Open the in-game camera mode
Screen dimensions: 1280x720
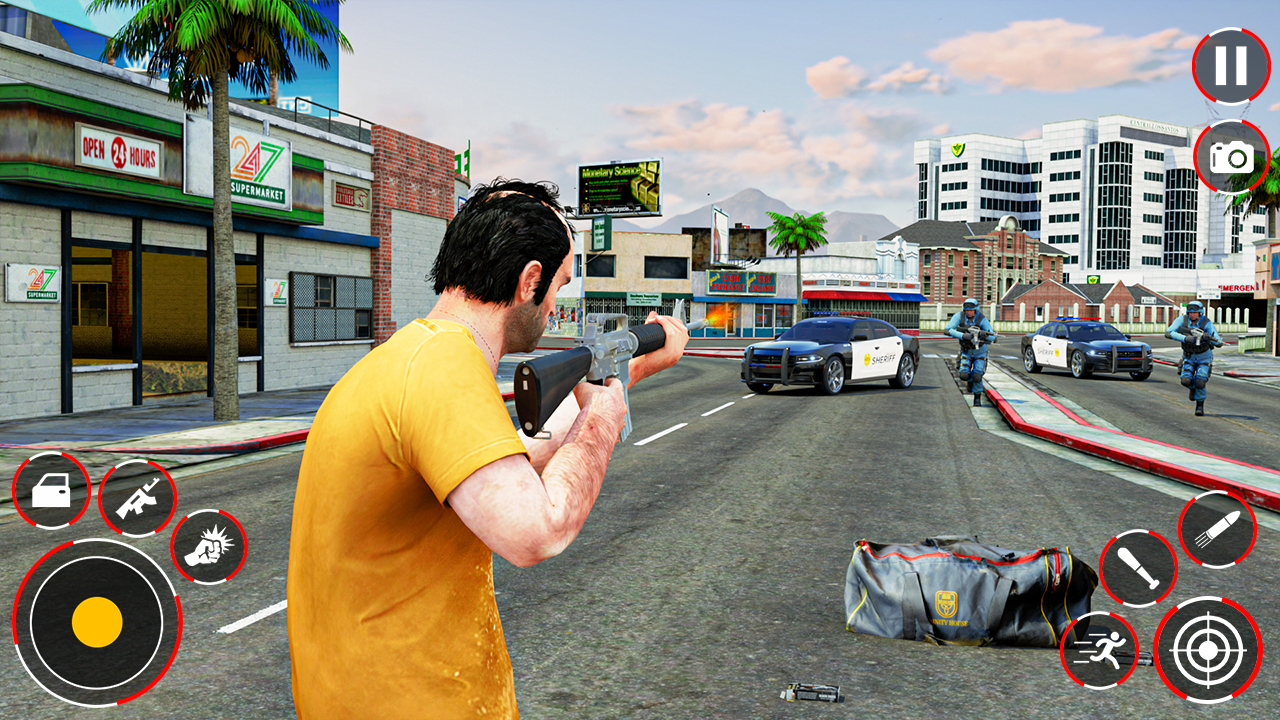pyautogui.click(x=1232, y=156)
